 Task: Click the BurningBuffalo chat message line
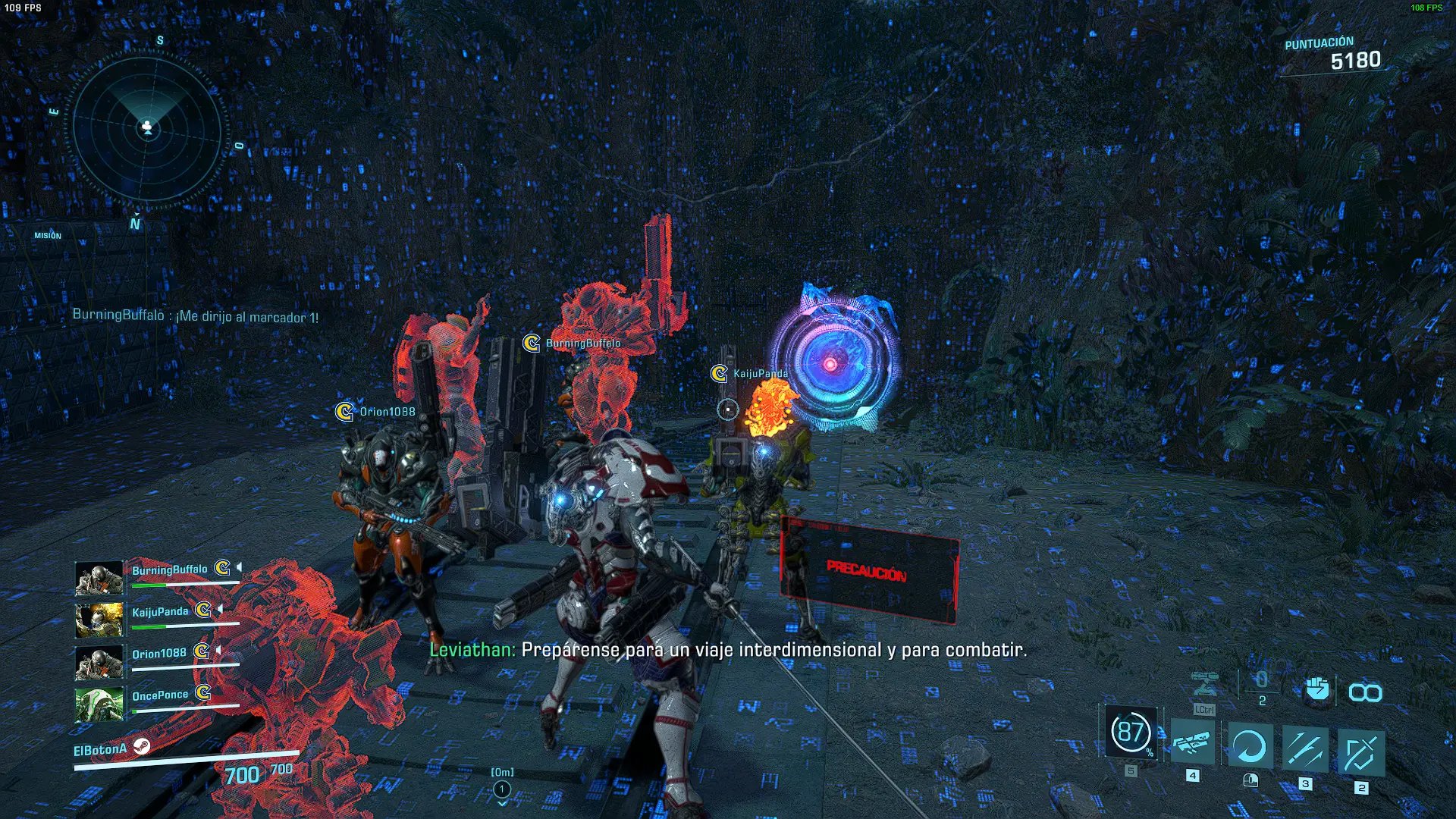(x=195, y=315)
